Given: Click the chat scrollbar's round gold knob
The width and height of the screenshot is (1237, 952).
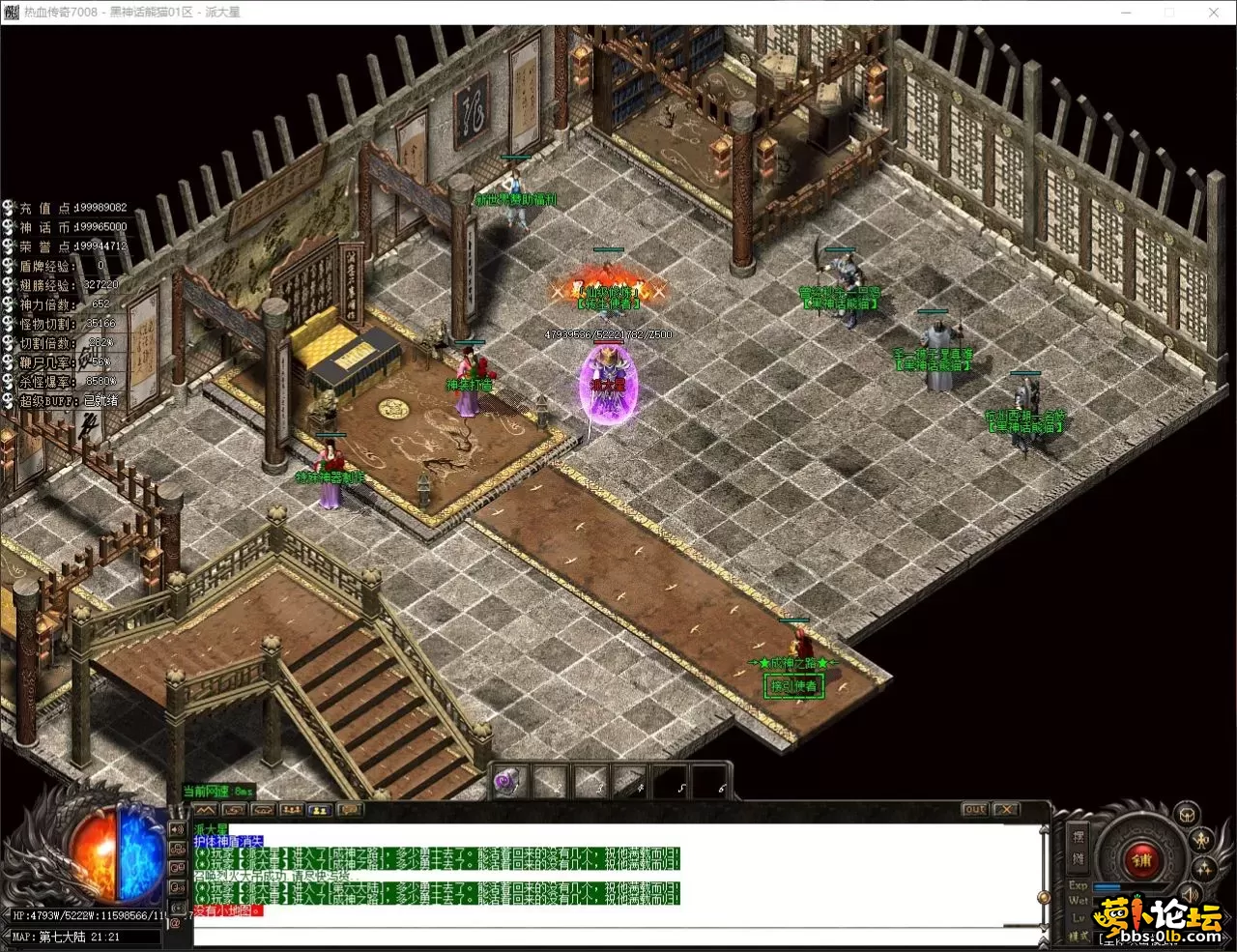Looking at the screenshot, I should click(x=1043, y=895).
